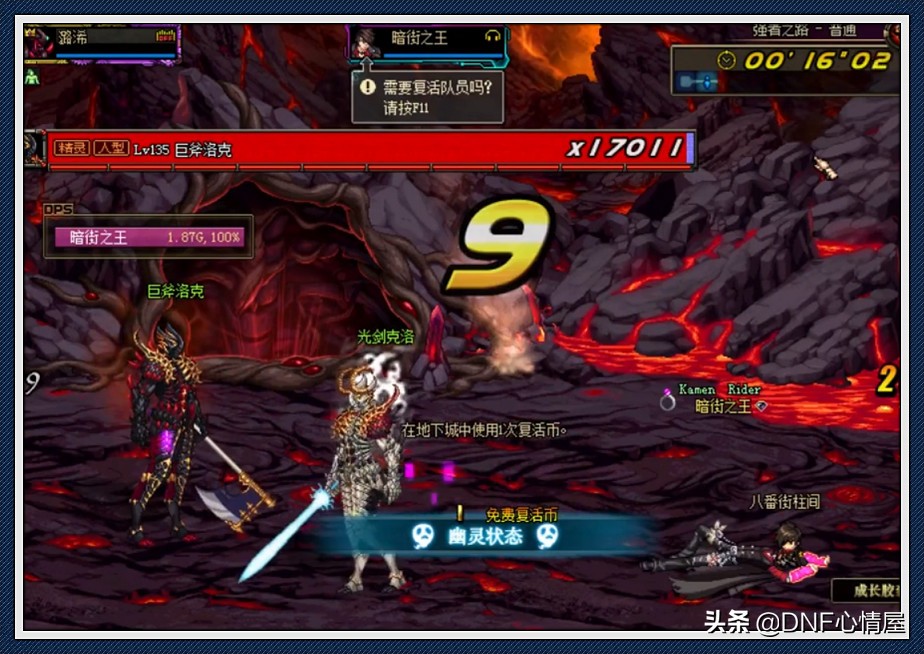
Task: Select the 暗街之王 row in DPS panel
Action: click(147, 238)
